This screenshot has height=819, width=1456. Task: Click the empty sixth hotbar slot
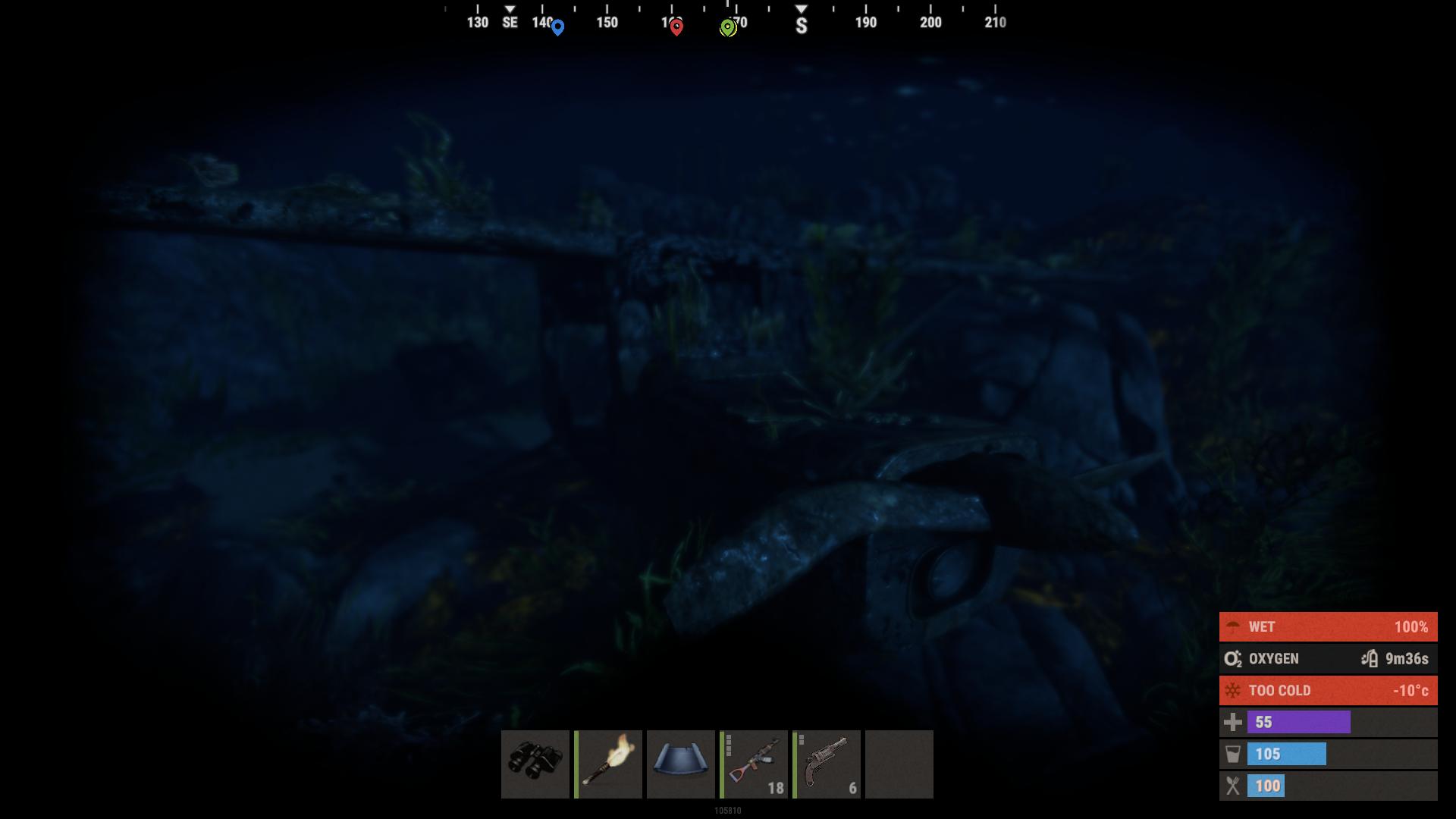899,764
